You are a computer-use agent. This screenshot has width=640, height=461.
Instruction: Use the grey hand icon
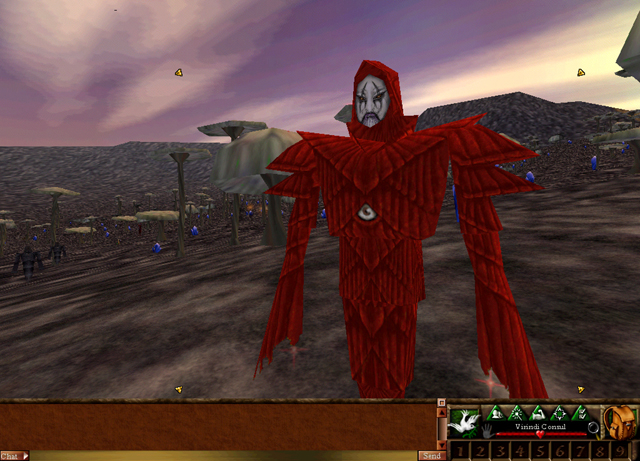coord(489,432)
